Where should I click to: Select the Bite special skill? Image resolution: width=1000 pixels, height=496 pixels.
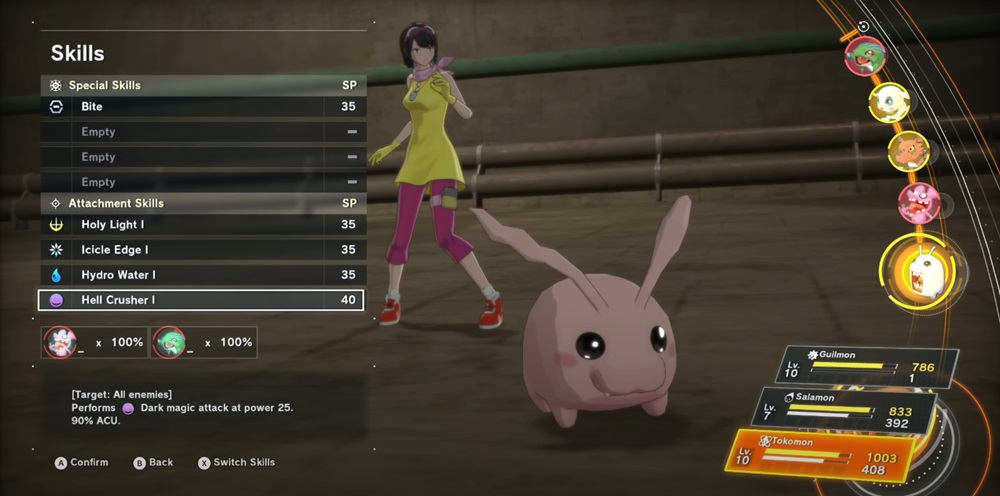(x=200, y=107)
